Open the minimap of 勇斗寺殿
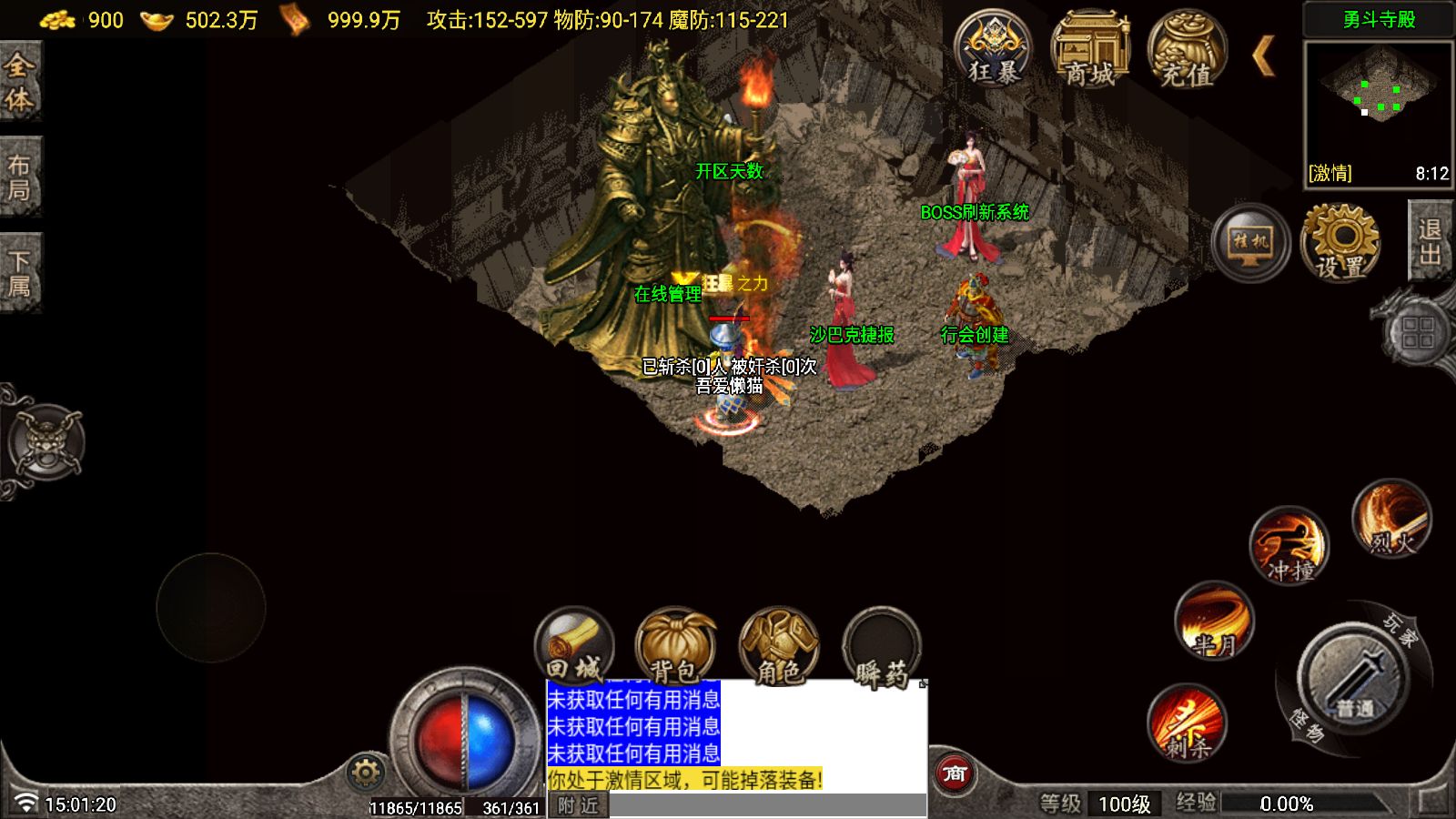 1378,112
